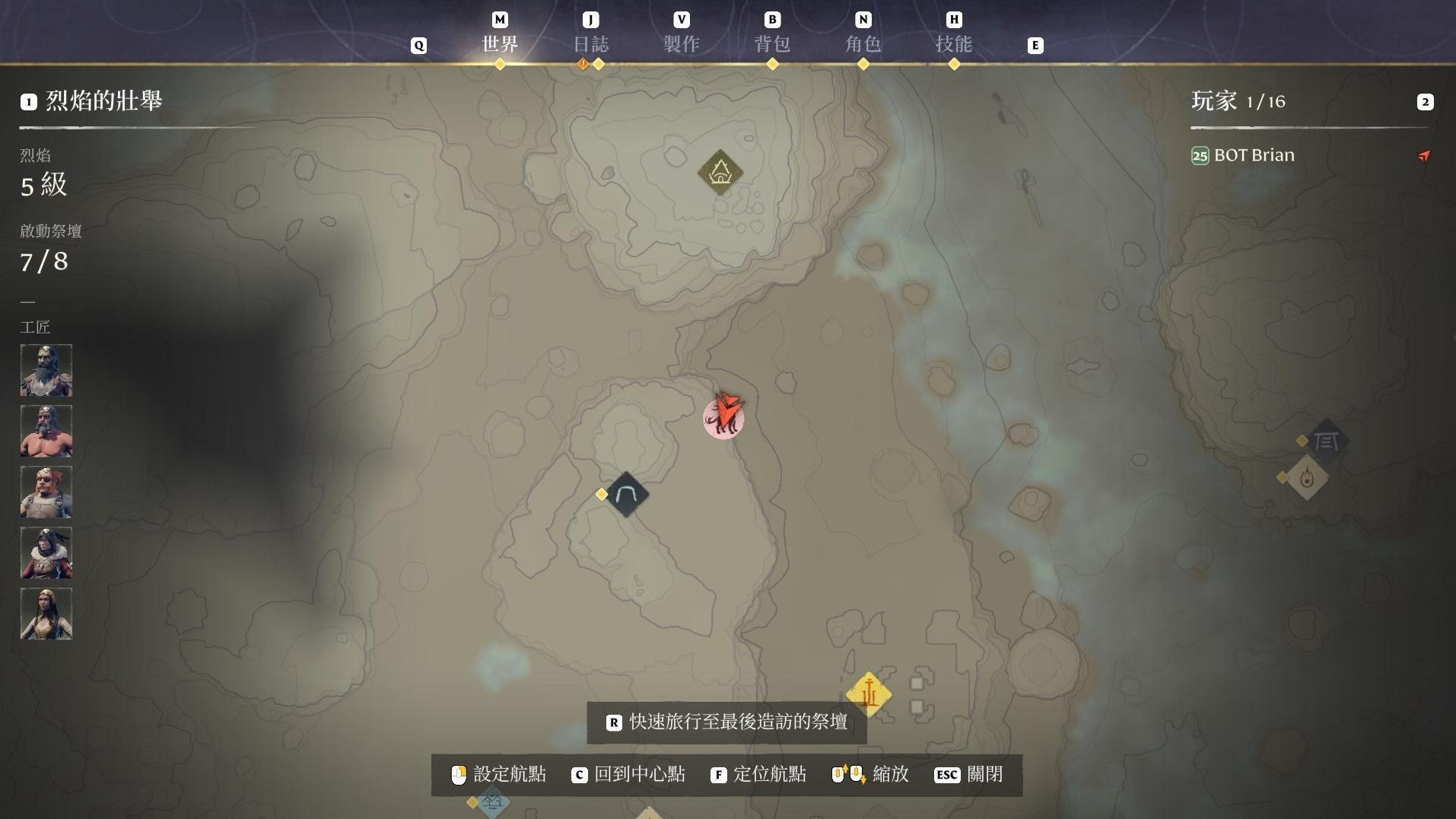
Task: Select the red-haired eyepatch craftsman portrait
Action: click(x=46, y=492)
